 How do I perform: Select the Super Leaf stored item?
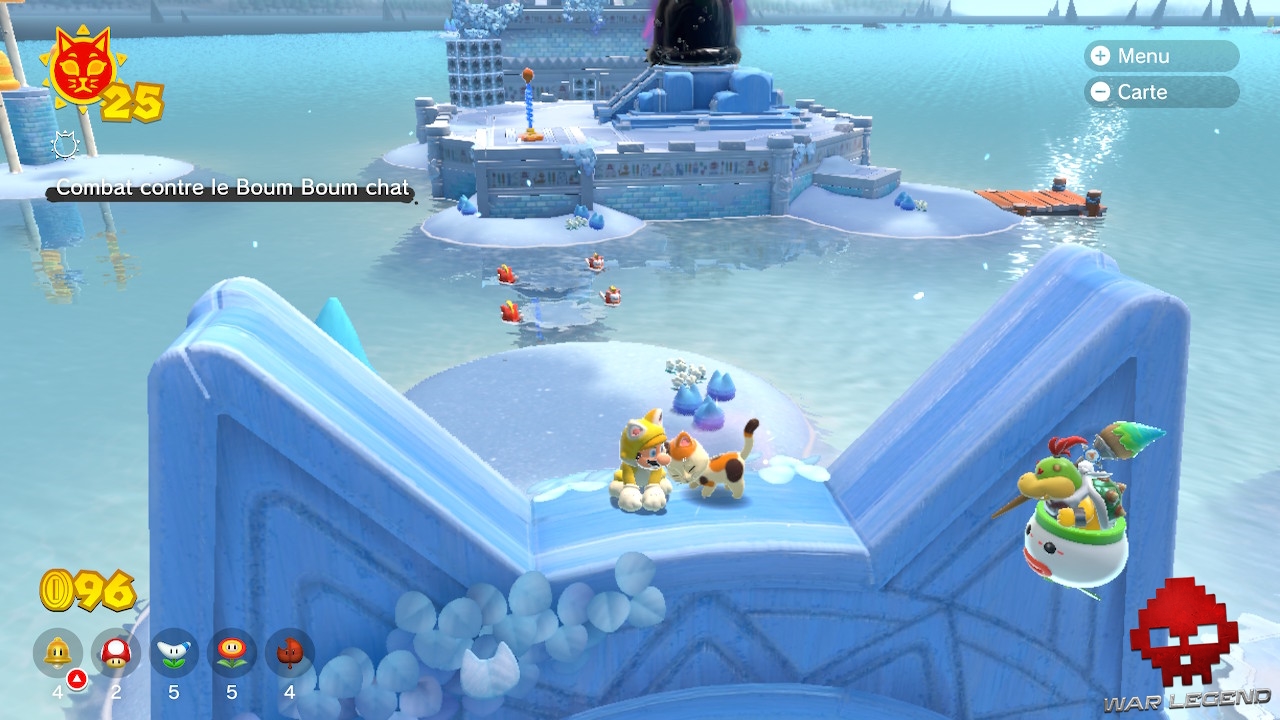point(290,653)
